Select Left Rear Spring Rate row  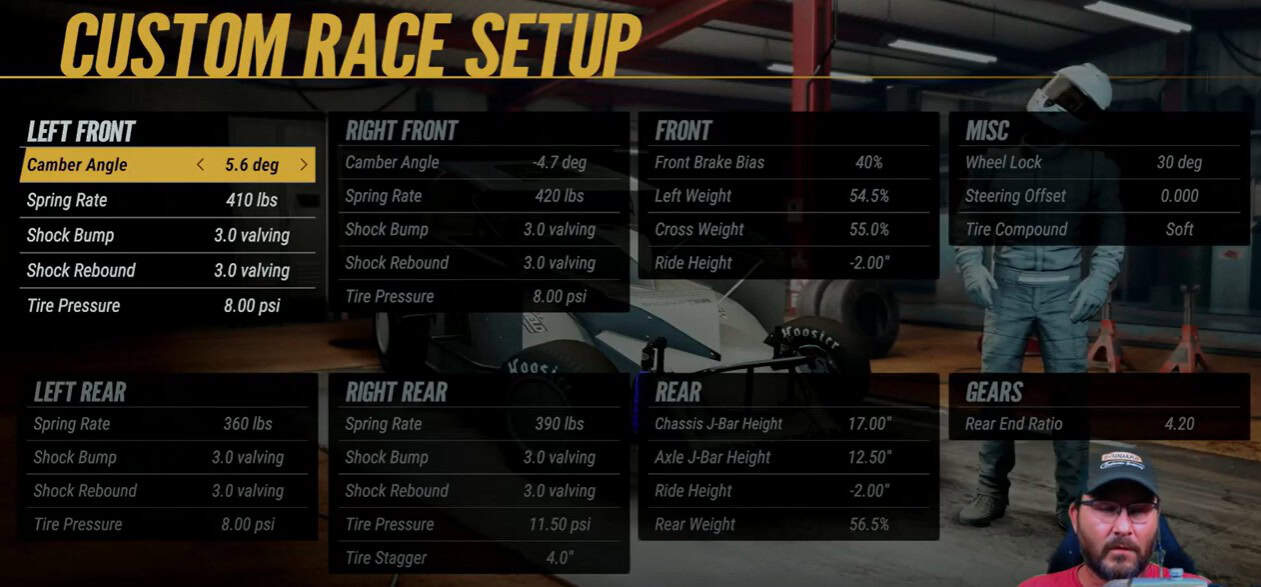pos(168,424)
